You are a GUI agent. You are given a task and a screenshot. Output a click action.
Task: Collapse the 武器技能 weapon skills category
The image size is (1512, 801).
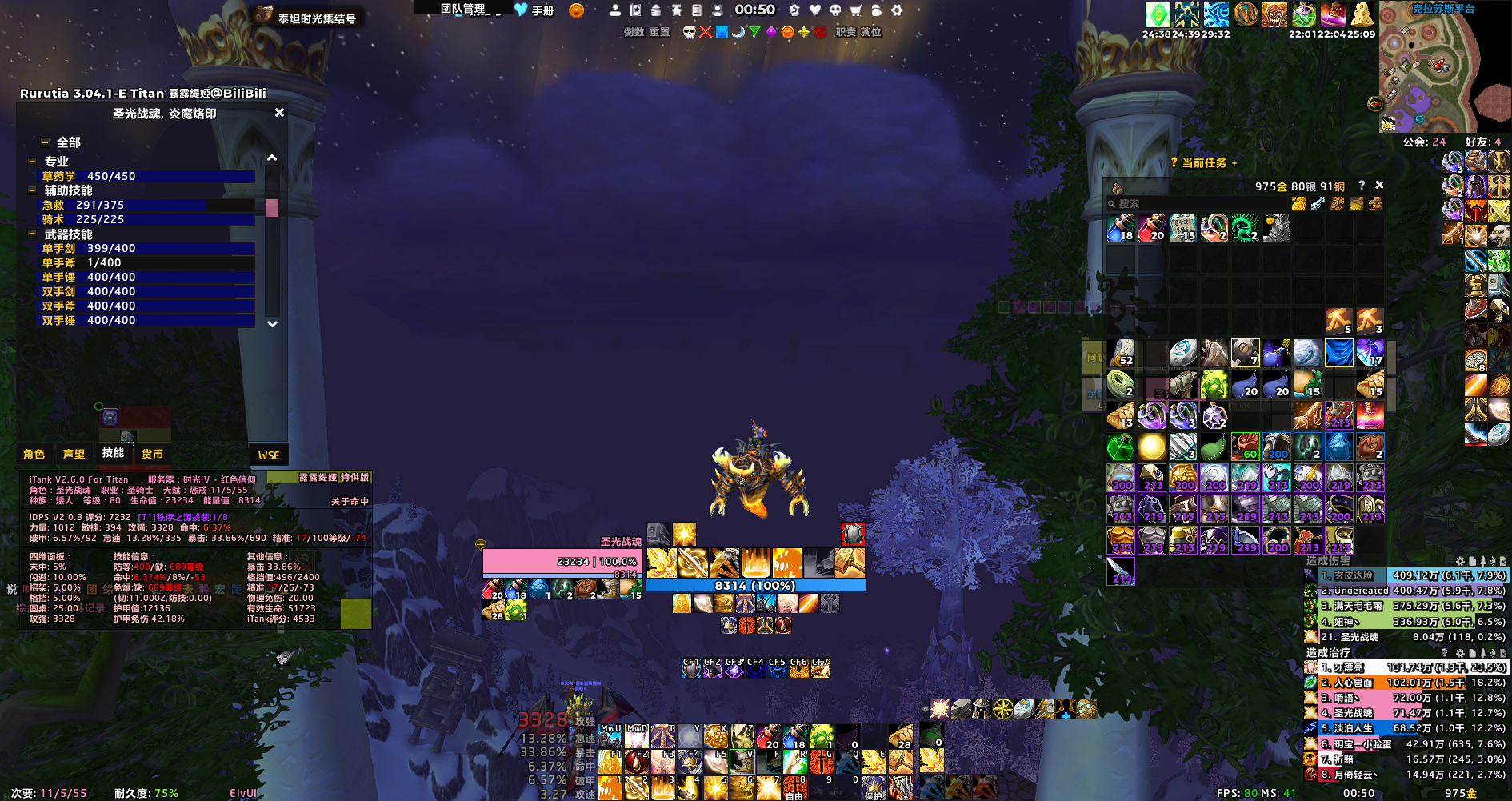coord(33,234)
